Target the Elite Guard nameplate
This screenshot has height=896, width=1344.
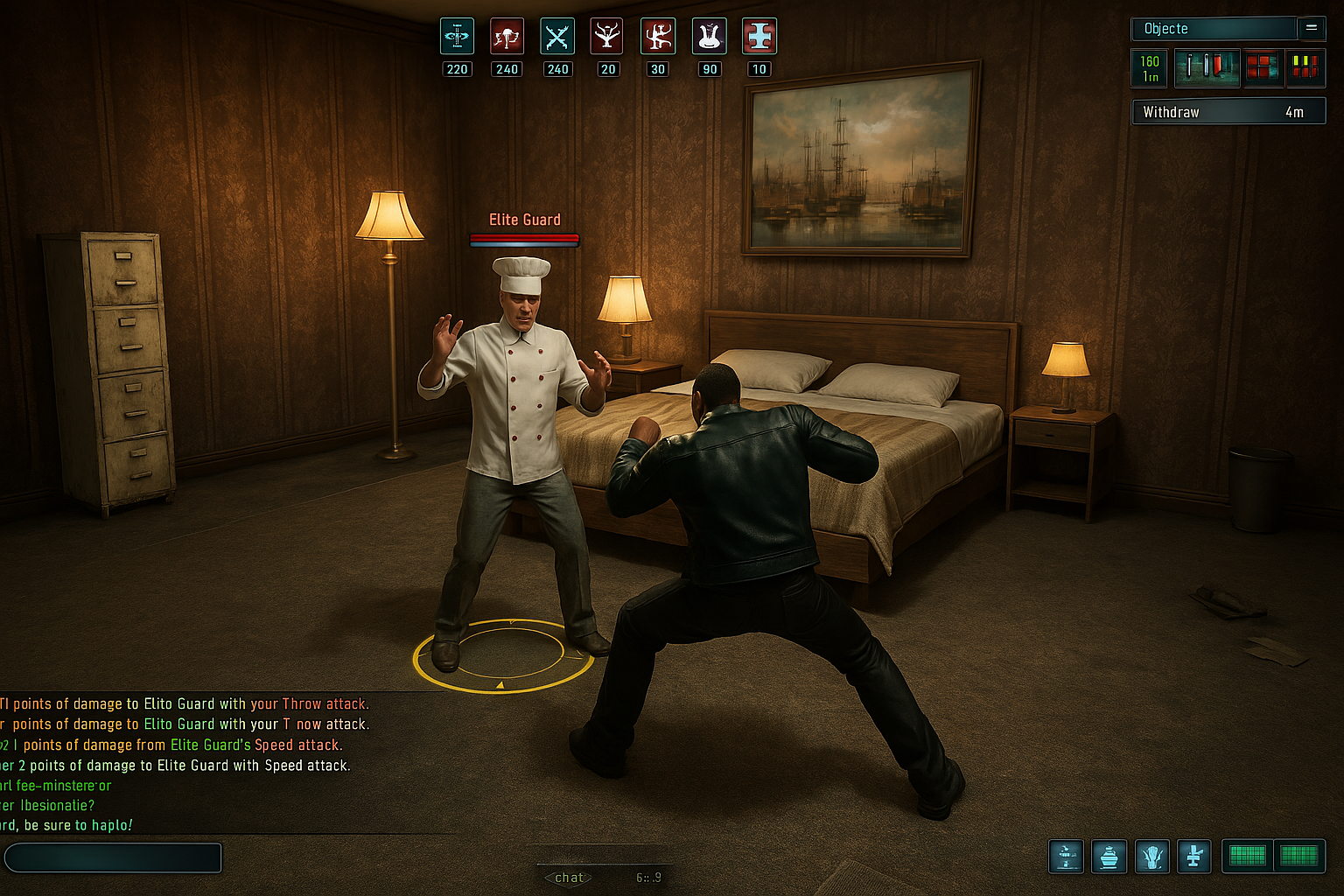(x=524, y=220)
